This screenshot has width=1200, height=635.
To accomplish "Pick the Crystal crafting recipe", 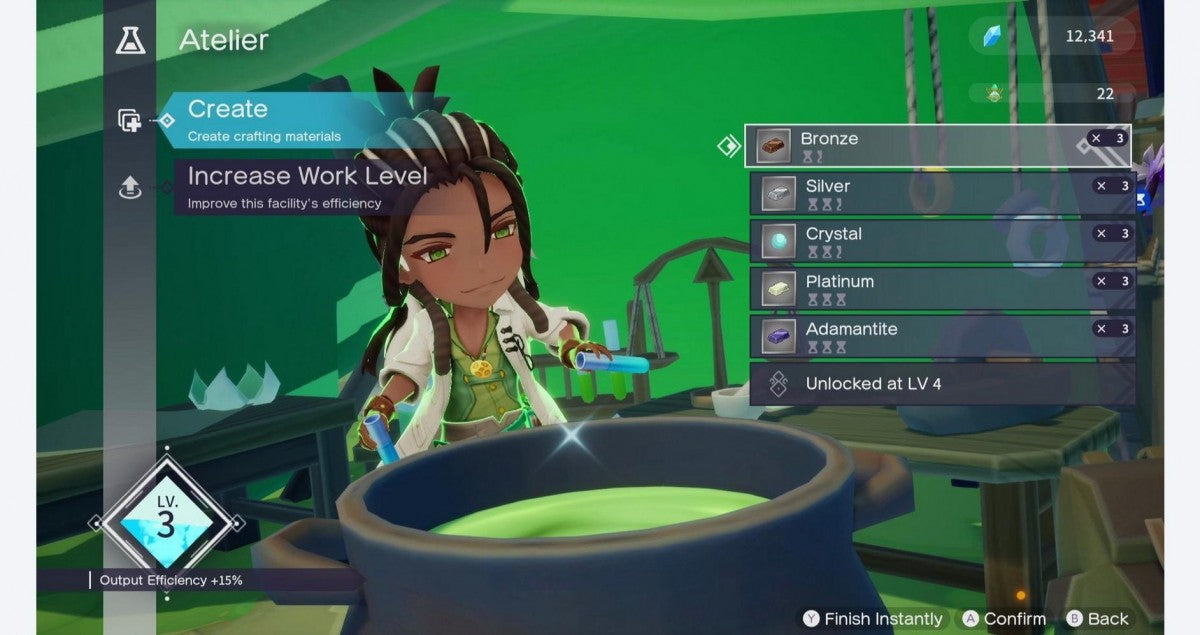I will [x=942, y=241].
